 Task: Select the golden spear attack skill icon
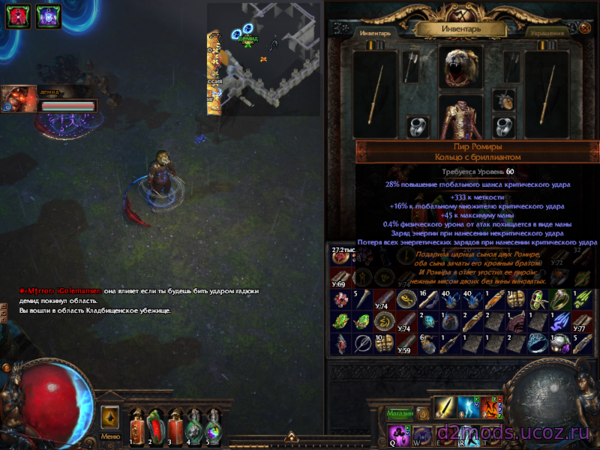(445, 407)
